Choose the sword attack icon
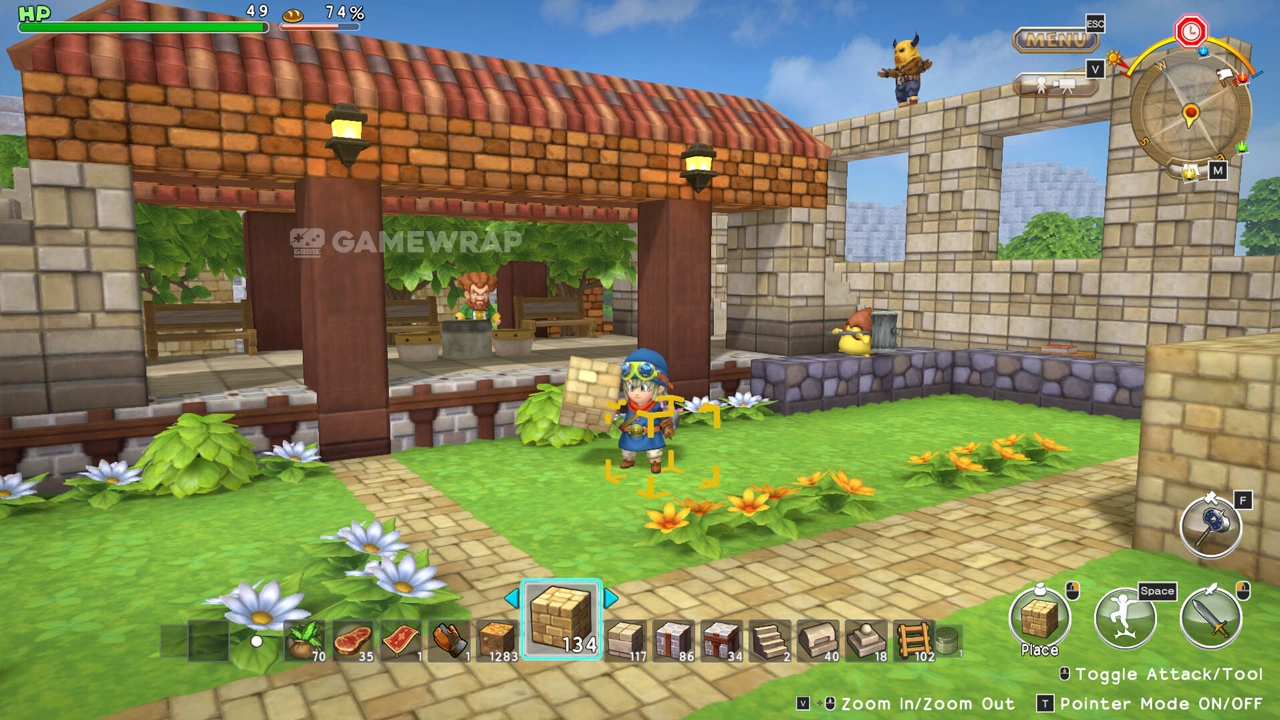This screenshot has width=1280, height=720. 1210,617
